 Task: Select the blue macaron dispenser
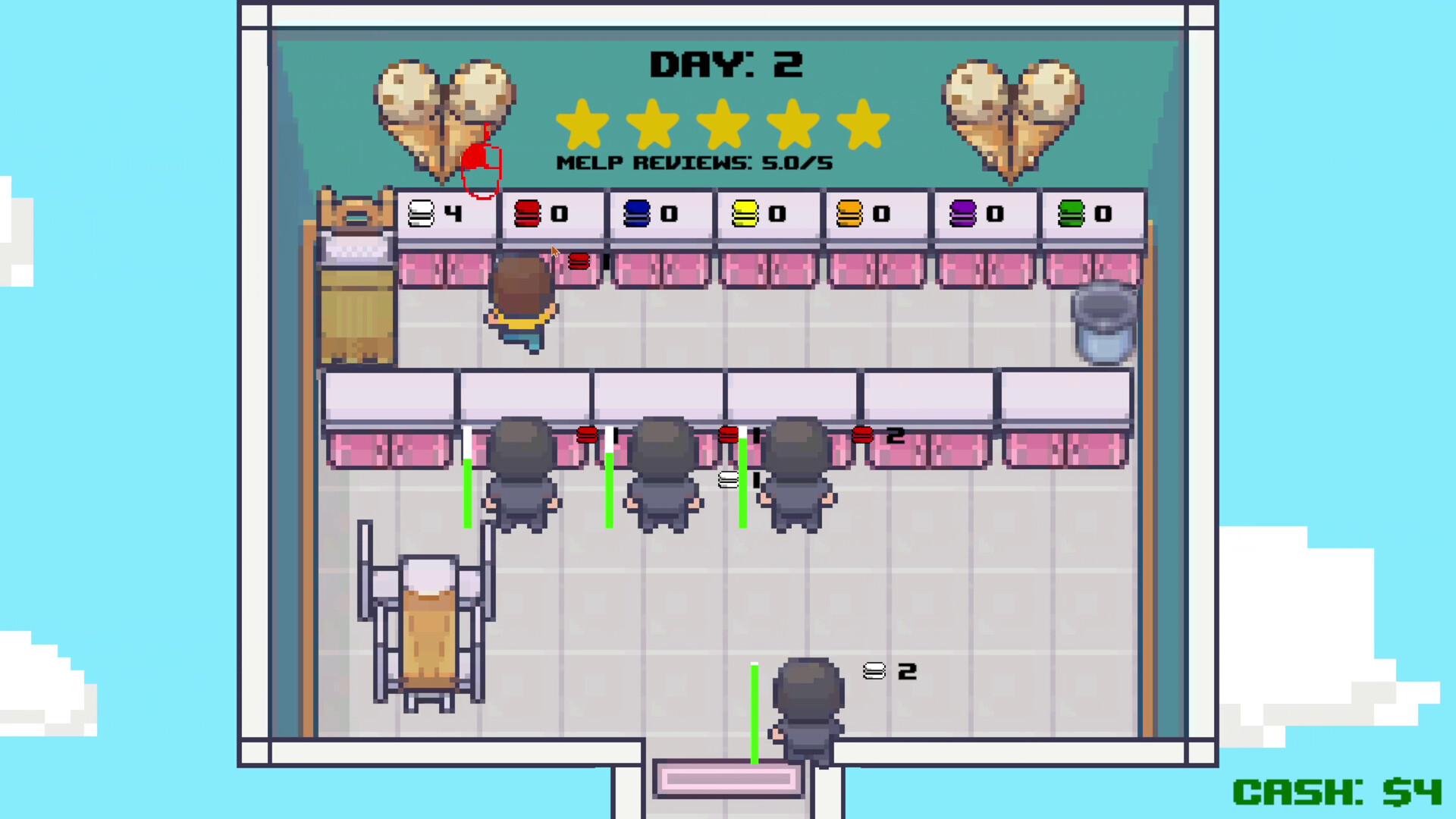(660, 215)
